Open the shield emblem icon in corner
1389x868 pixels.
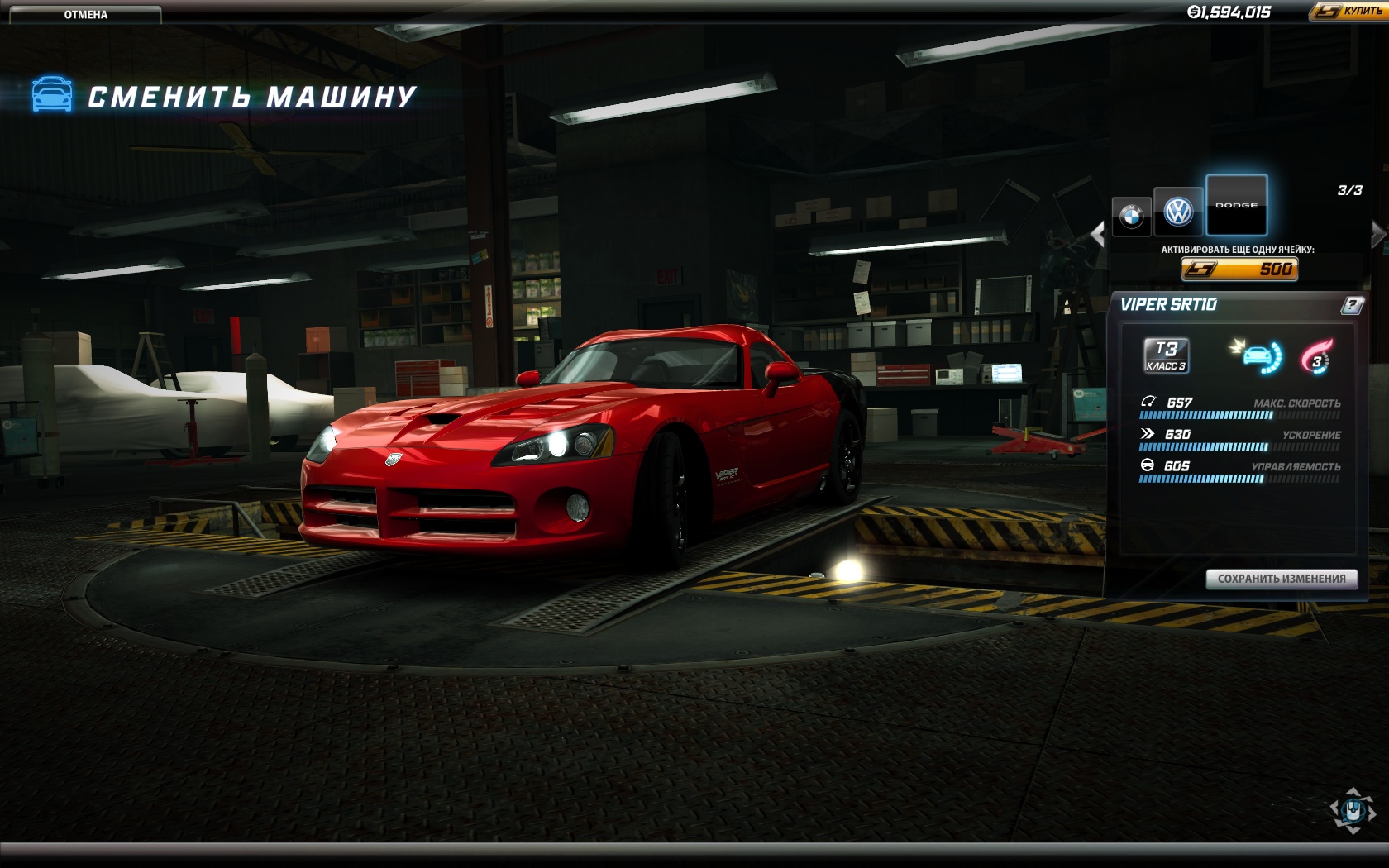[x=1353, y=810]
